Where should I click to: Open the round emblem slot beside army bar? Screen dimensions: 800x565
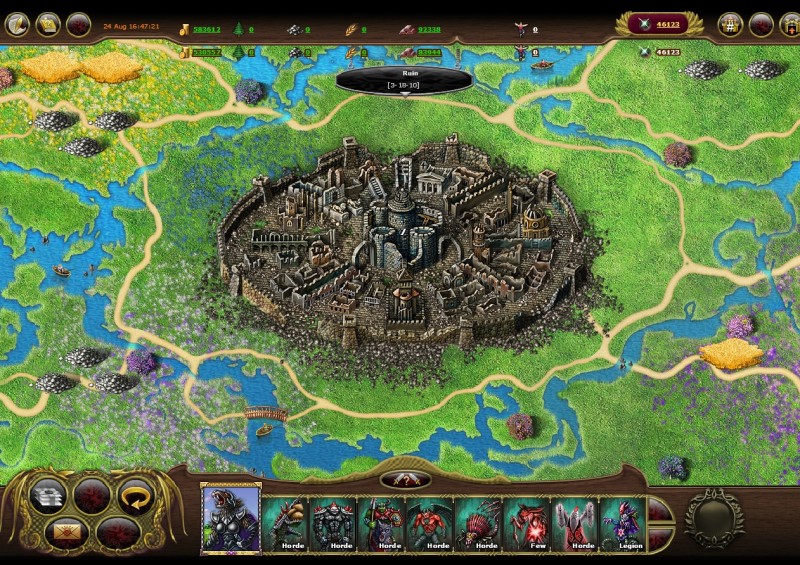tap(713, 516)
